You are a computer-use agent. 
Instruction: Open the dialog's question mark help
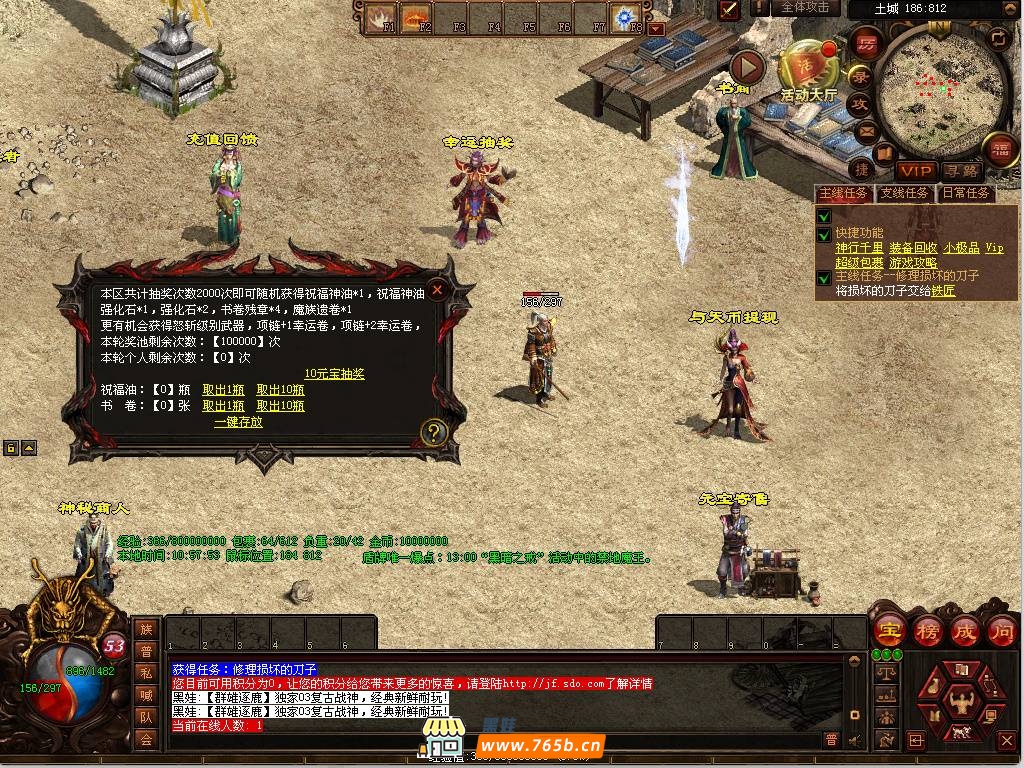pyautogui.click(x=432, y=432)
